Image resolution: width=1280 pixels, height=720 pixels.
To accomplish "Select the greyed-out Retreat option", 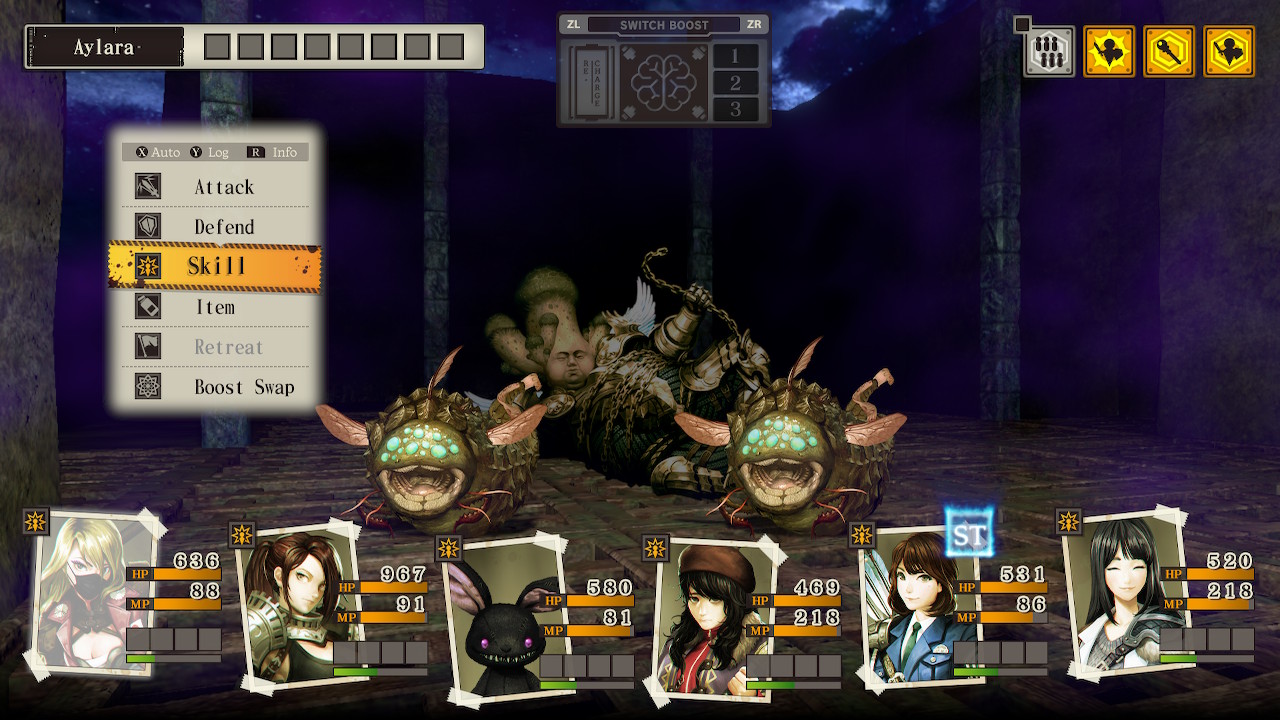I will coord(228,347).
